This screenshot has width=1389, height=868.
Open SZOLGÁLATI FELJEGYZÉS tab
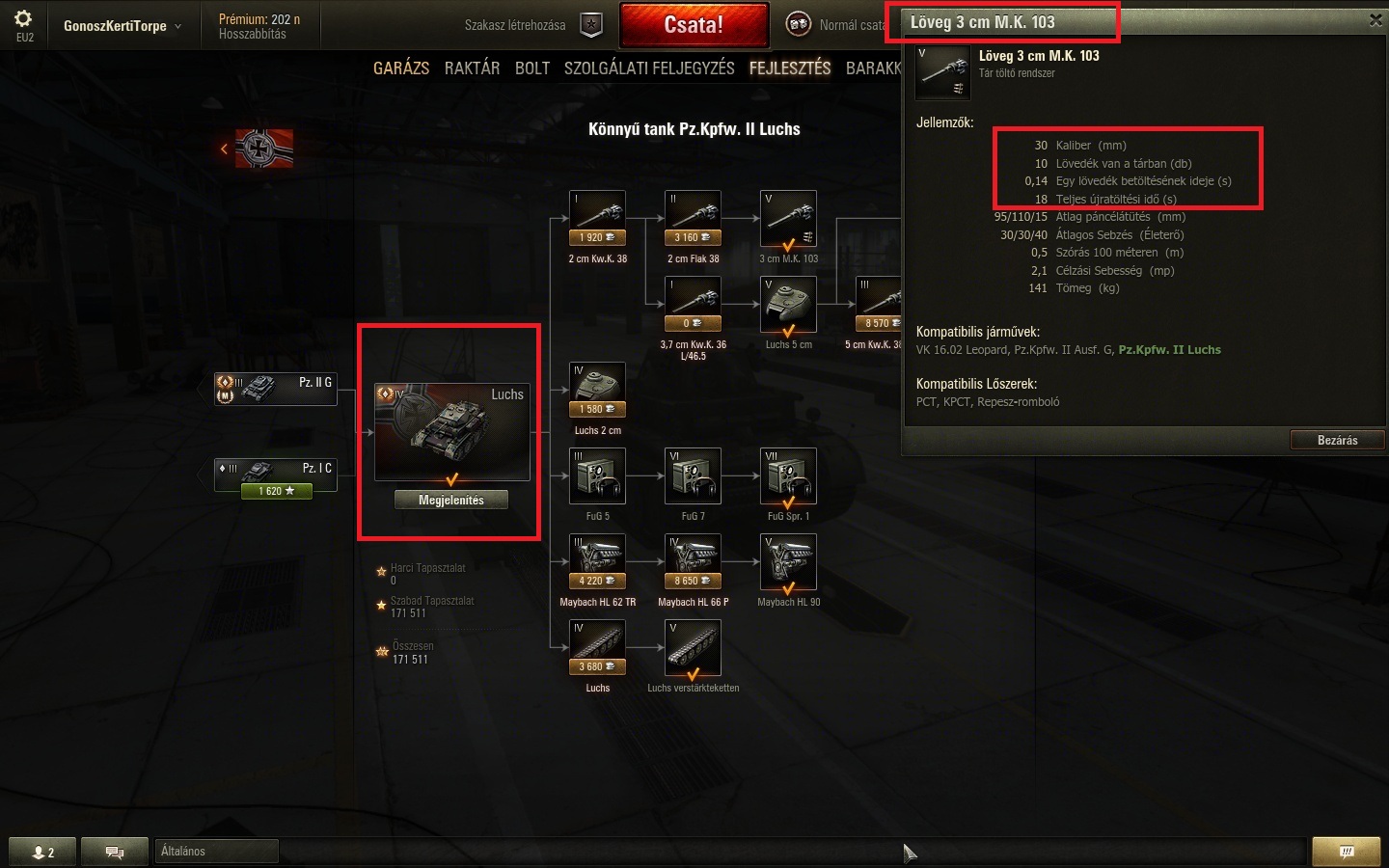point(649,68)
